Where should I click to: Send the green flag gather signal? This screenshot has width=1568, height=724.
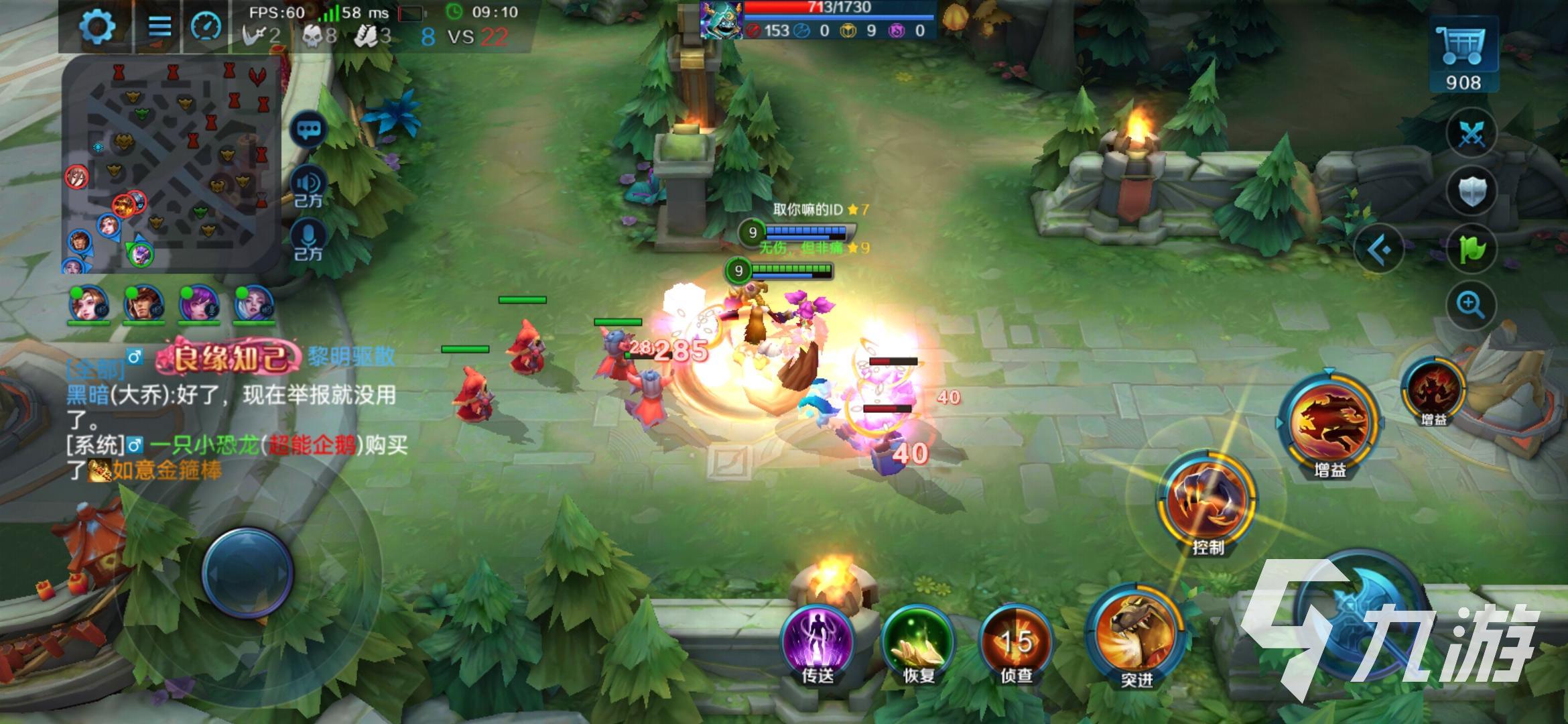tap(1472, 249)
